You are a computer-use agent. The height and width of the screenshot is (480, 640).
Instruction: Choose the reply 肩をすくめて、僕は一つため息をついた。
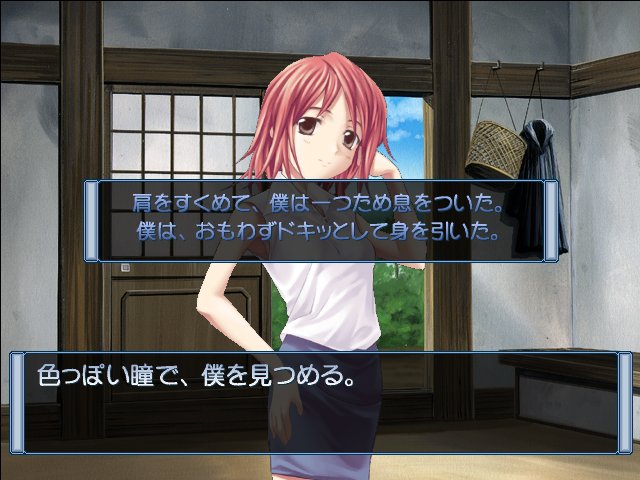point(318,204)
